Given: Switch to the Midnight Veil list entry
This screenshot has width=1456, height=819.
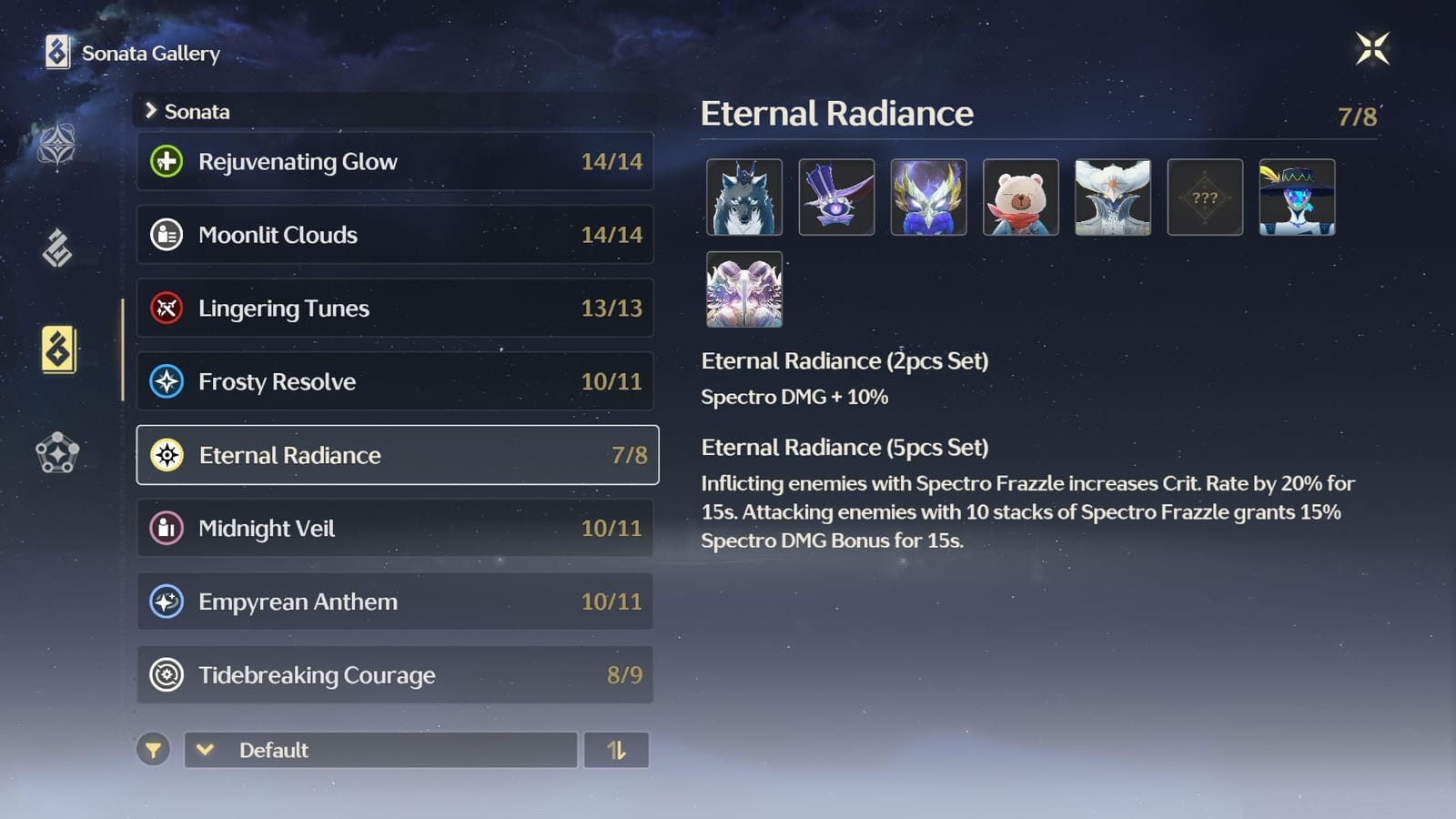Looking at the screenshot, I should (x=395, y=528).
